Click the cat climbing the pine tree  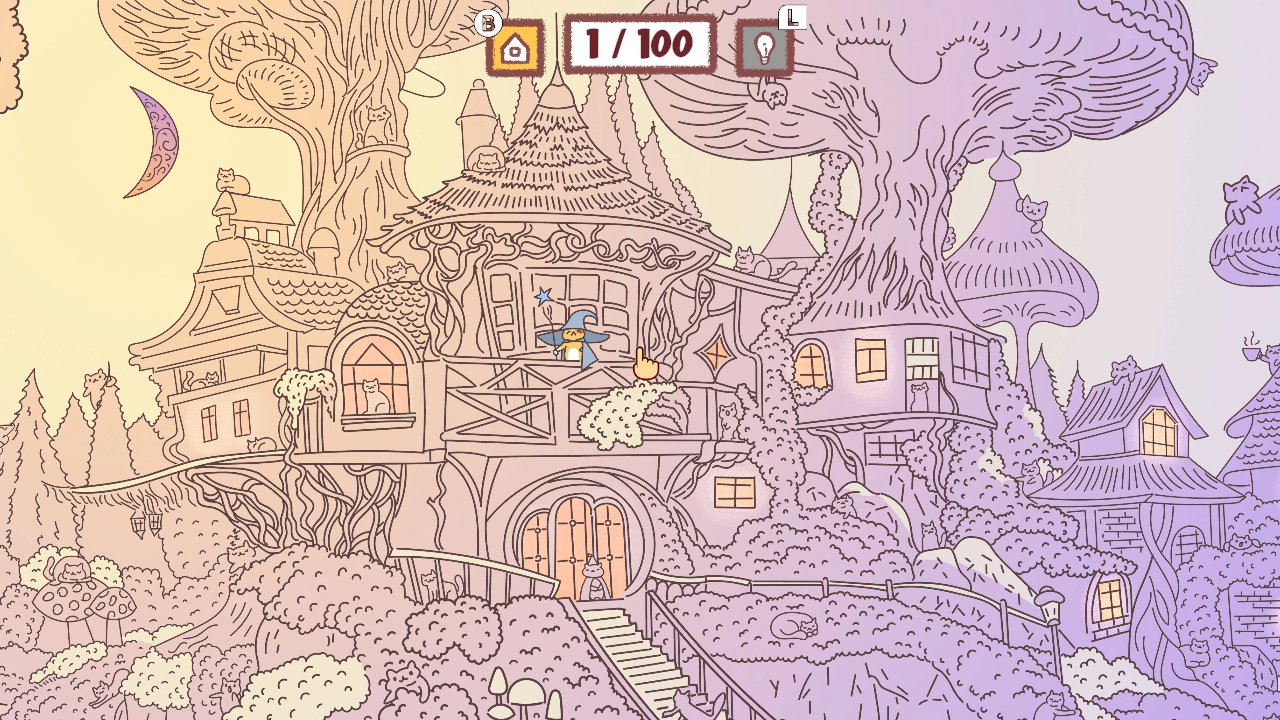tap(94, 381)
